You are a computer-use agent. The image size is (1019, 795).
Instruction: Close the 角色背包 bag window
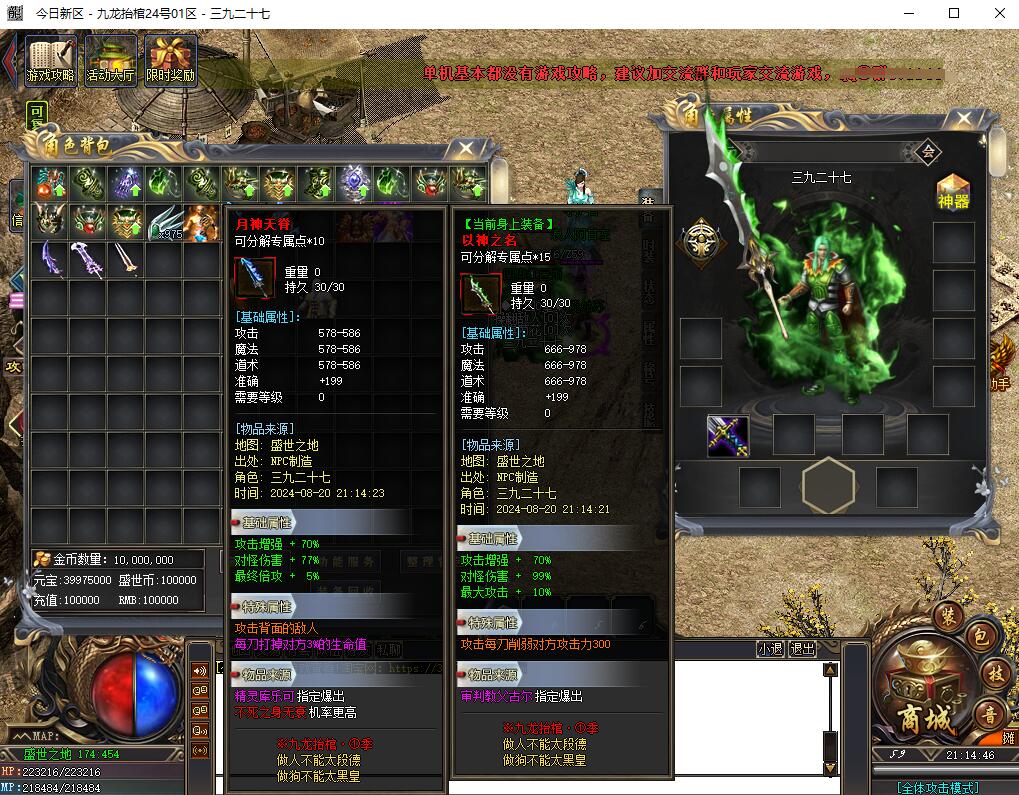pyautogui.click(x=465, y=150)
